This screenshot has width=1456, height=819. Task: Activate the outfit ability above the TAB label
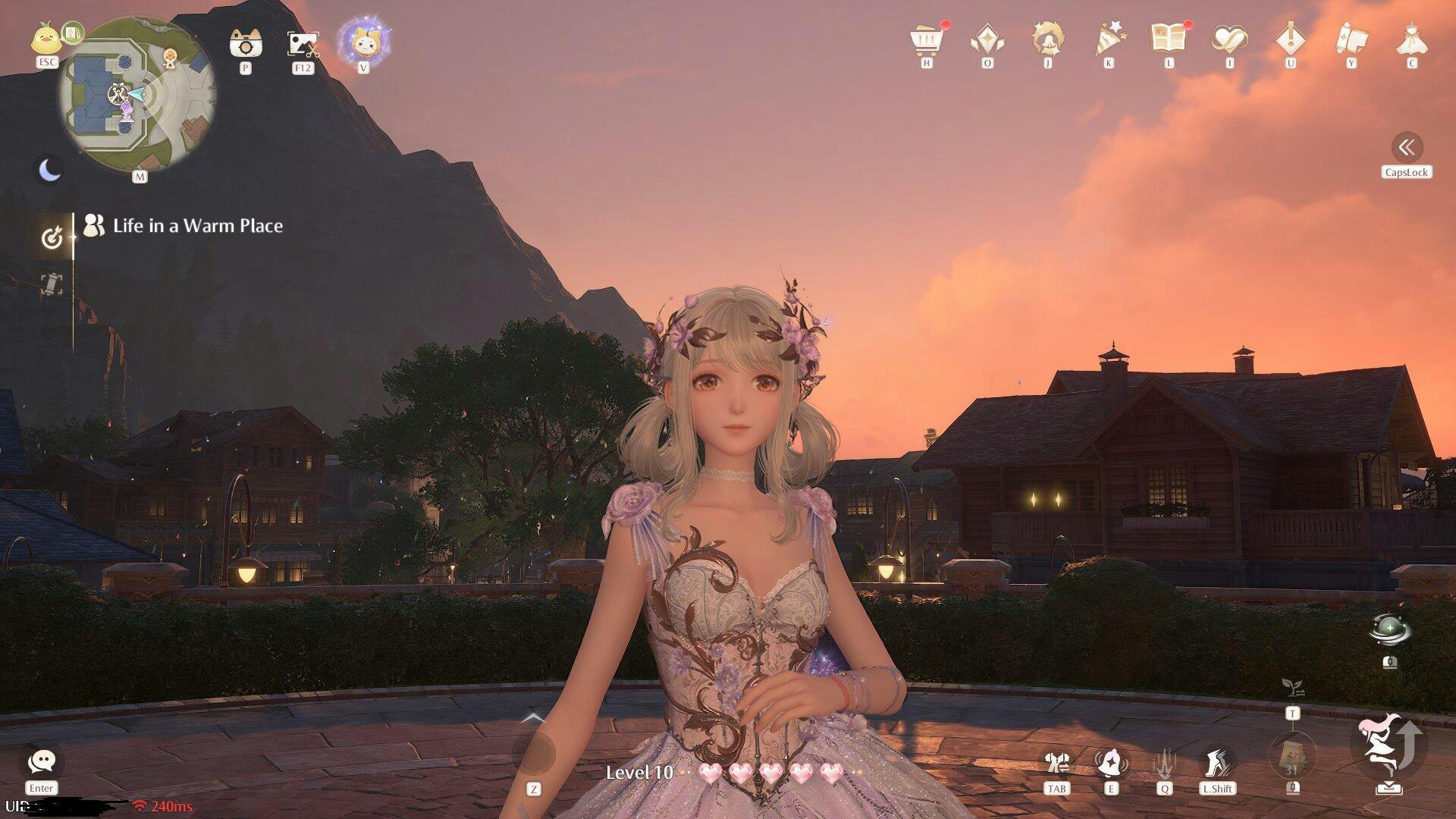1056,762
